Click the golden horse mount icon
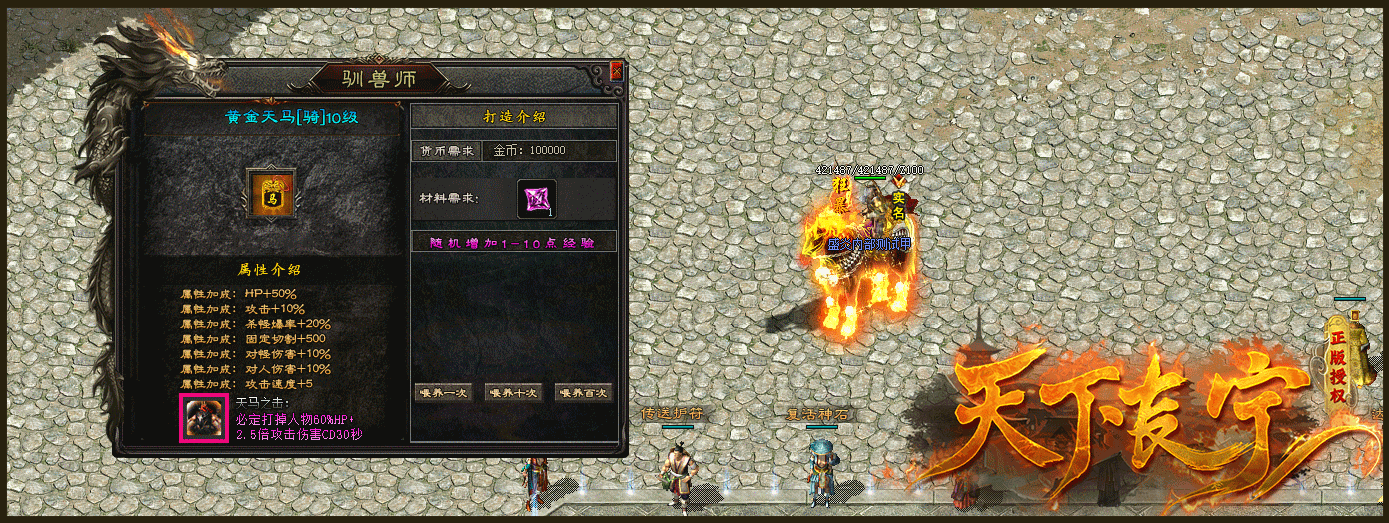Screen dimensions: 1389x523 tap(271, 195)
